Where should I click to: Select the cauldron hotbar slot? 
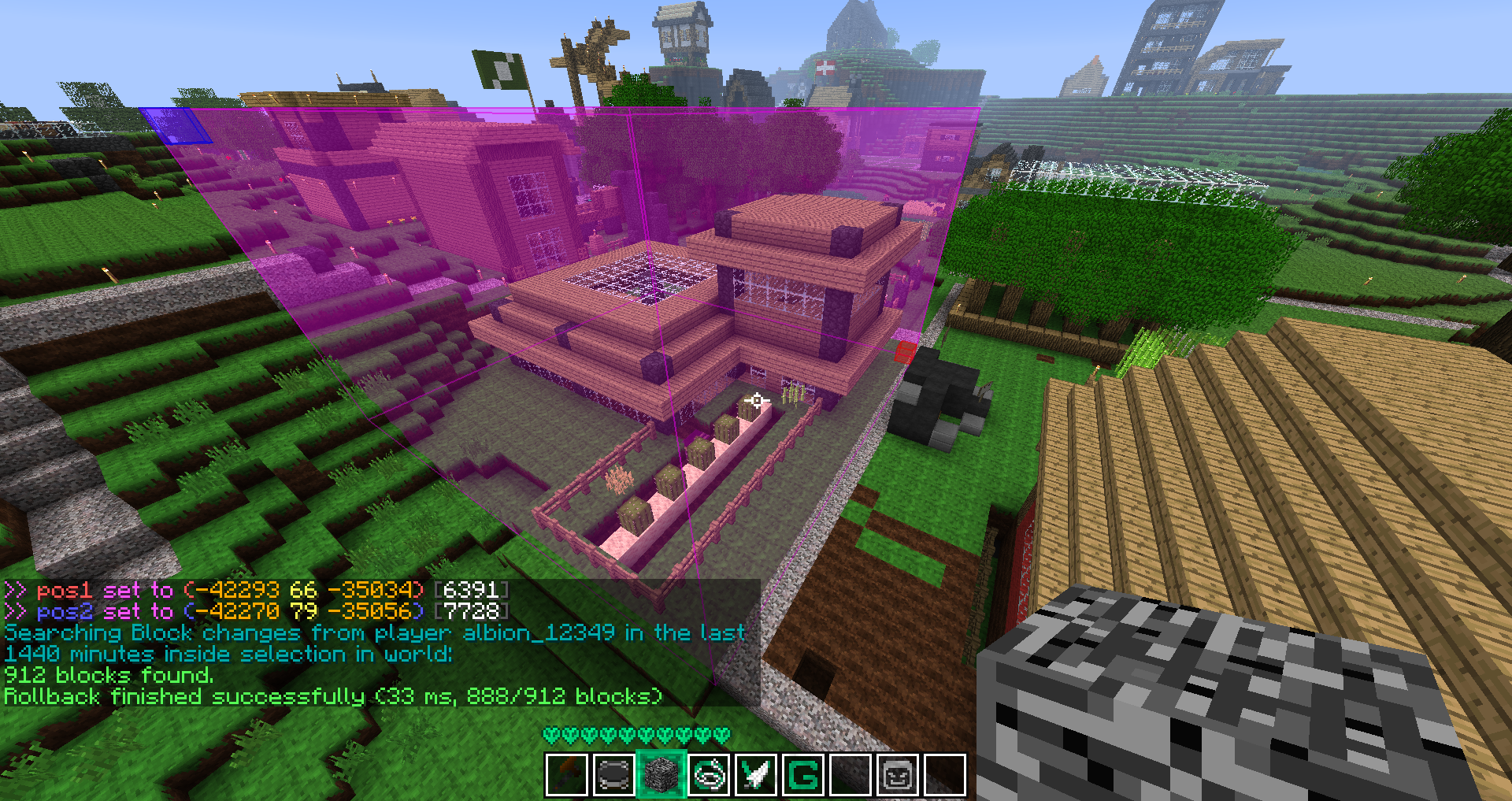614,775
